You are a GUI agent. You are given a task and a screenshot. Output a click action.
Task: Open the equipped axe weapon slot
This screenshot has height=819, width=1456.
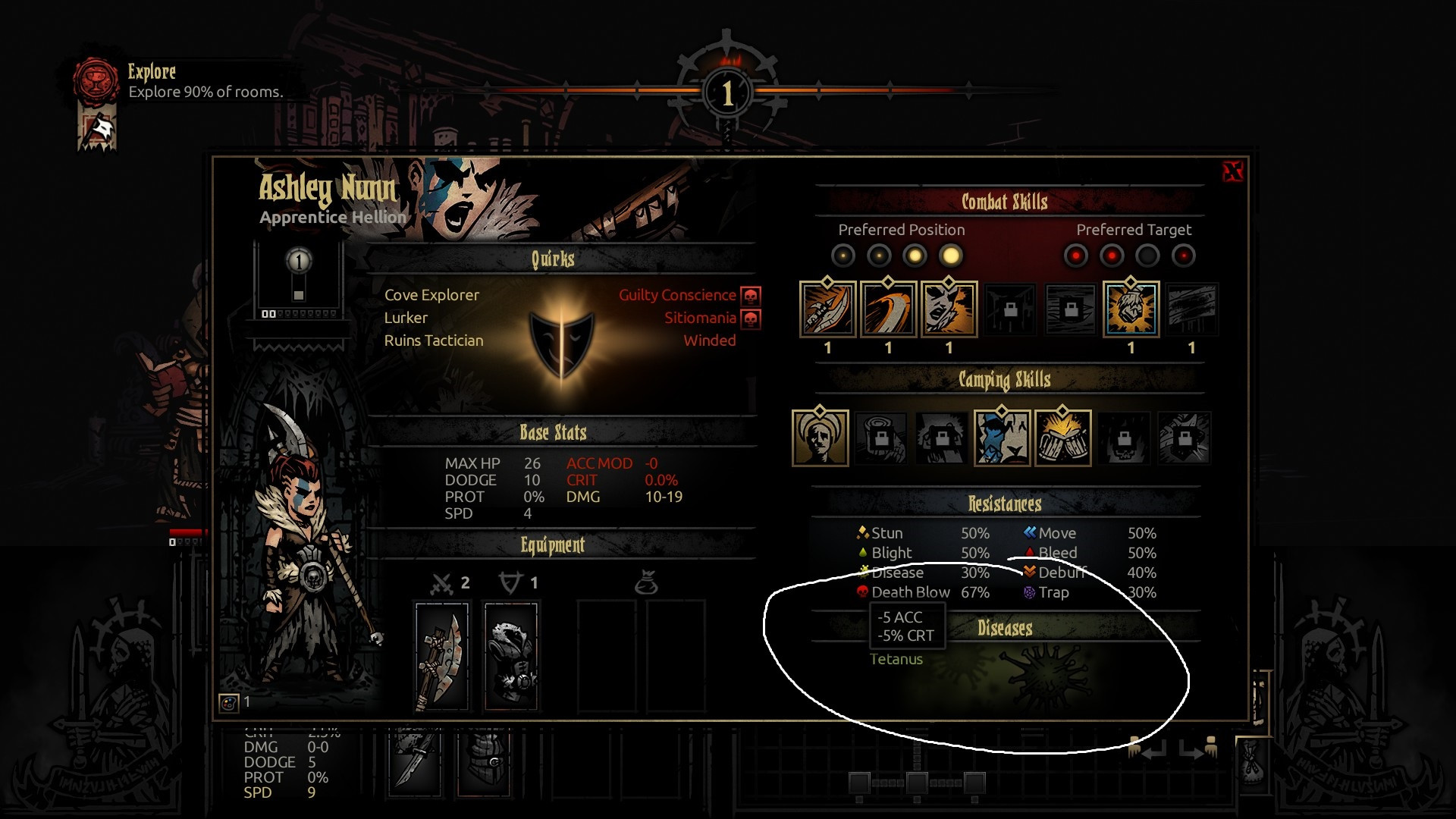[x=443, y=652]
